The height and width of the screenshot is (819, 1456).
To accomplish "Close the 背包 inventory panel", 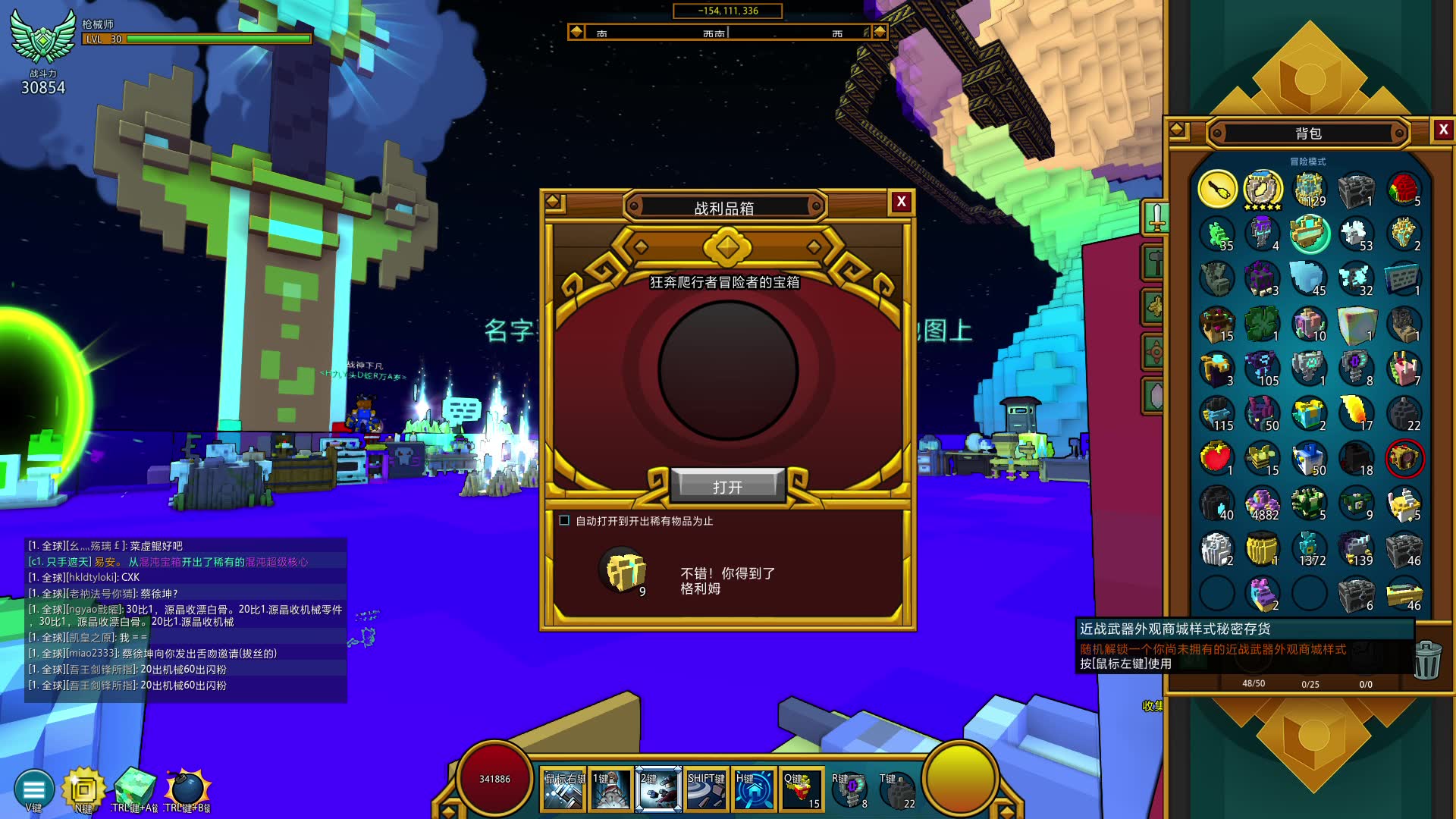I will tap(1443, 130).
